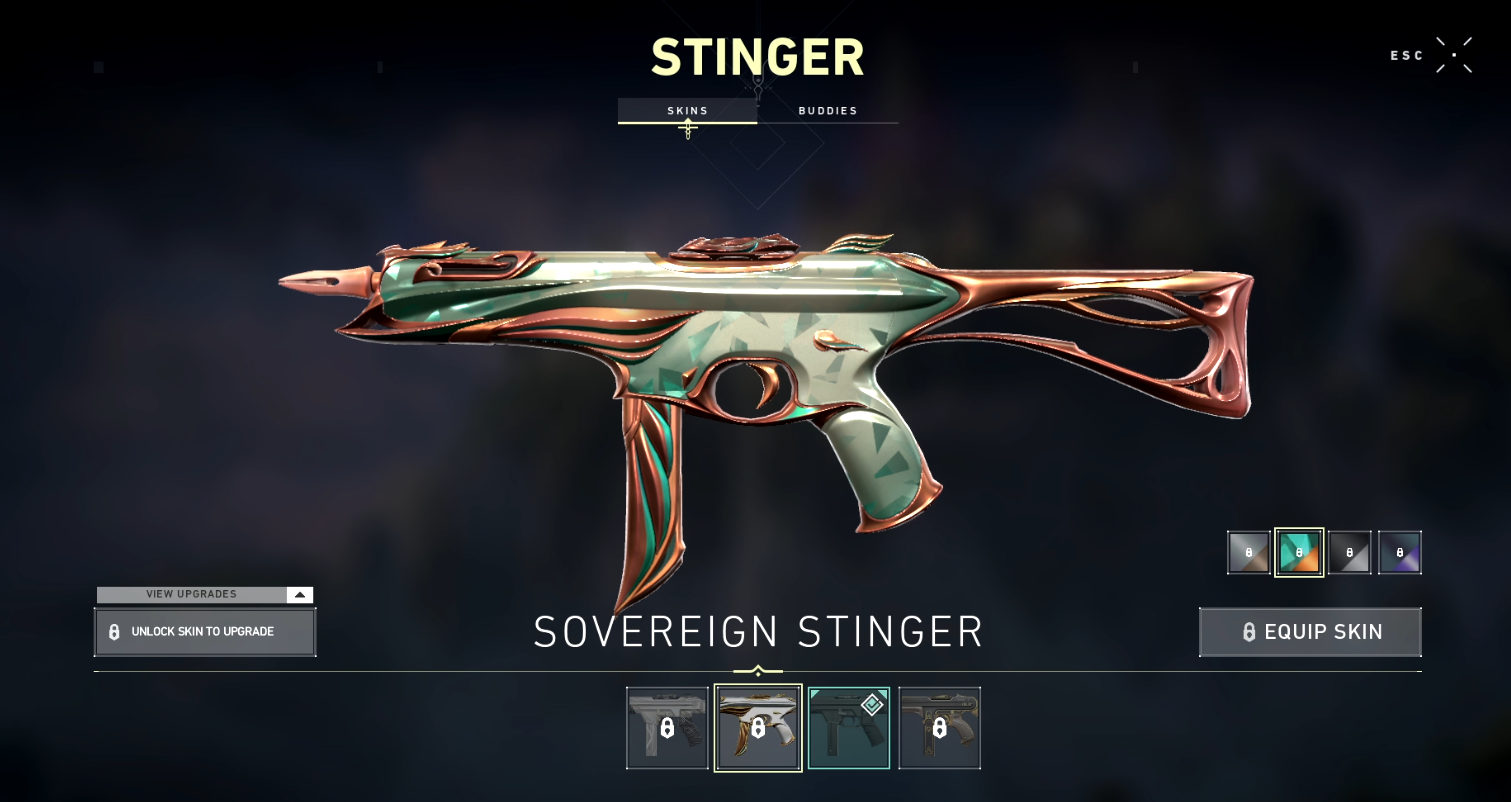Click the EQUIP SKIN button
The height and width of the screenshot is (802, 1511).
pyautogui.click(x=1310, y=632)
